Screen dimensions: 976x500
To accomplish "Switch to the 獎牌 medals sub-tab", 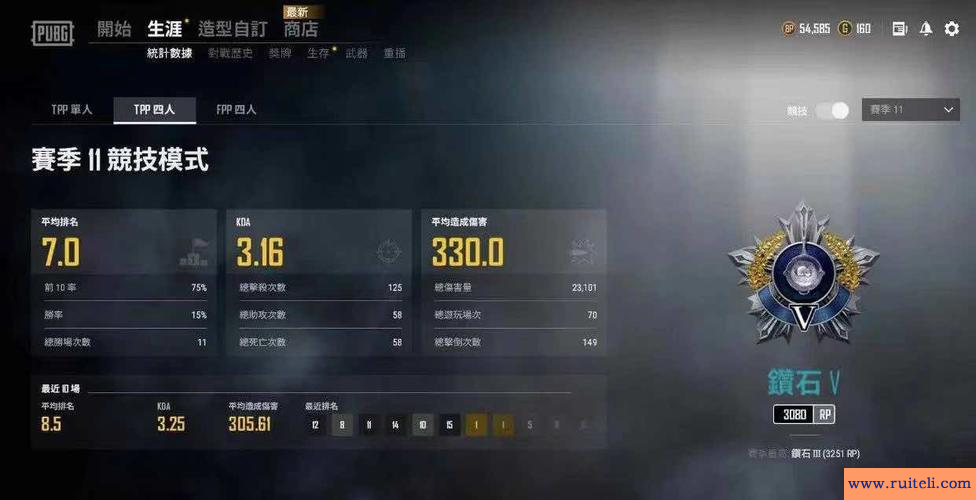I will pyautogui.click(x=280, y=53).
